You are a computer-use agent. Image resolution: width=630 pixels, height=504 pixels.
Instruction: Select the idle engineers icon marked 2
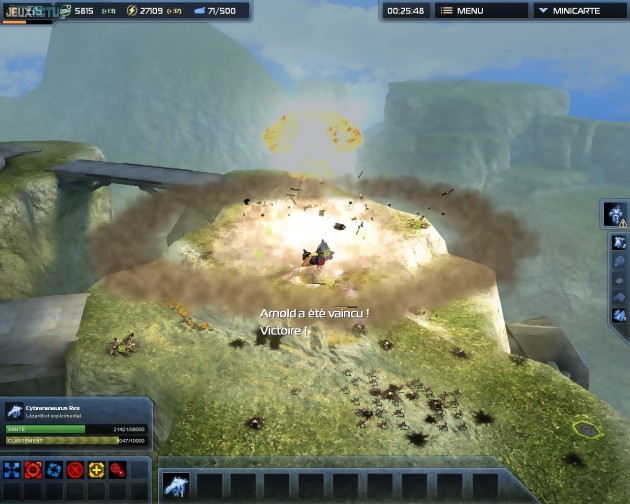[x=619, y=242]
